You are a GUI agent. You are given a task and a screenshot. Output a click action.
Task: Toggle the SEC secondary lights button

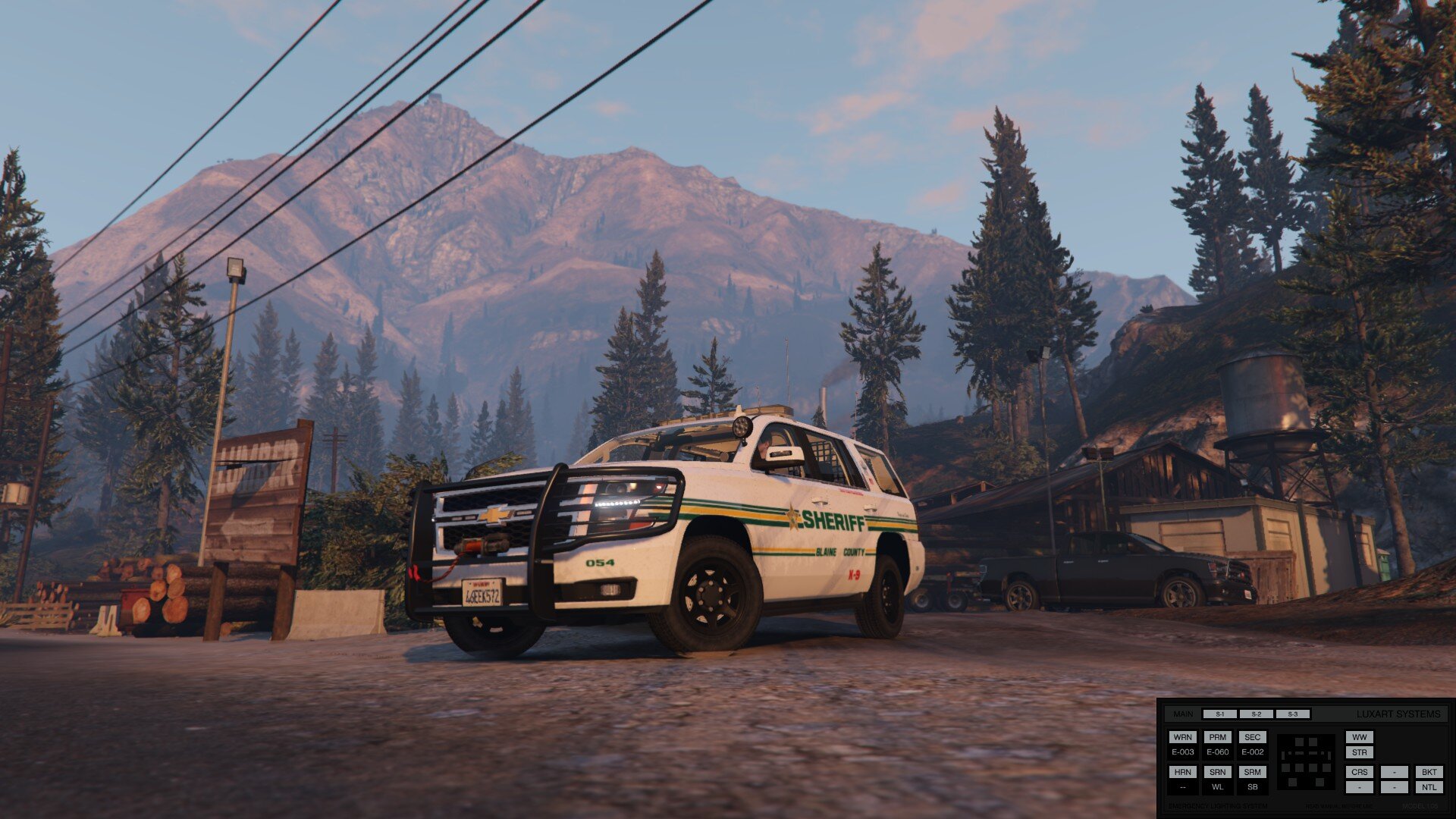(1252, 737)
